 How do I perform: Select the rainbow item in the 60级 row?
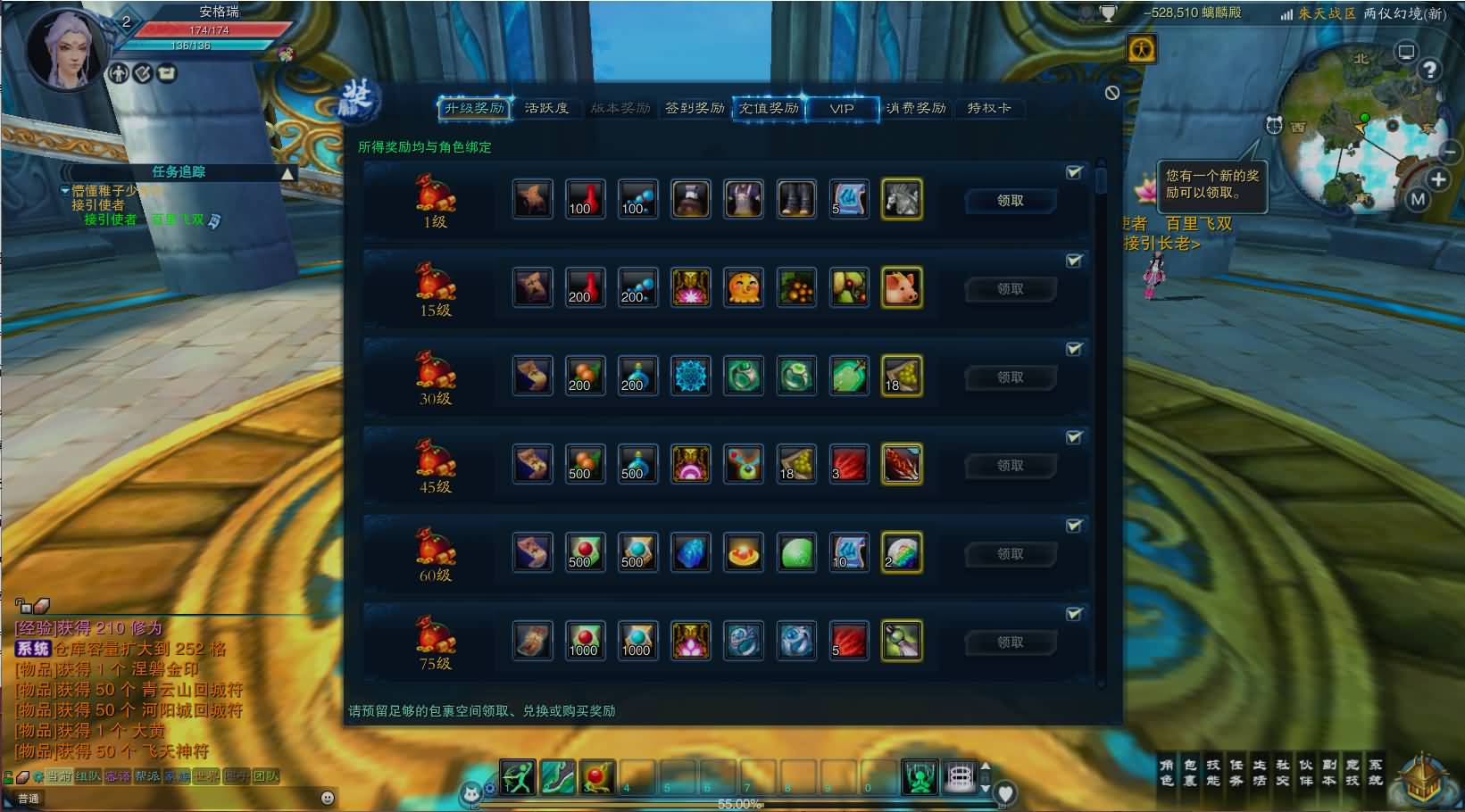[x=902, y=553]
